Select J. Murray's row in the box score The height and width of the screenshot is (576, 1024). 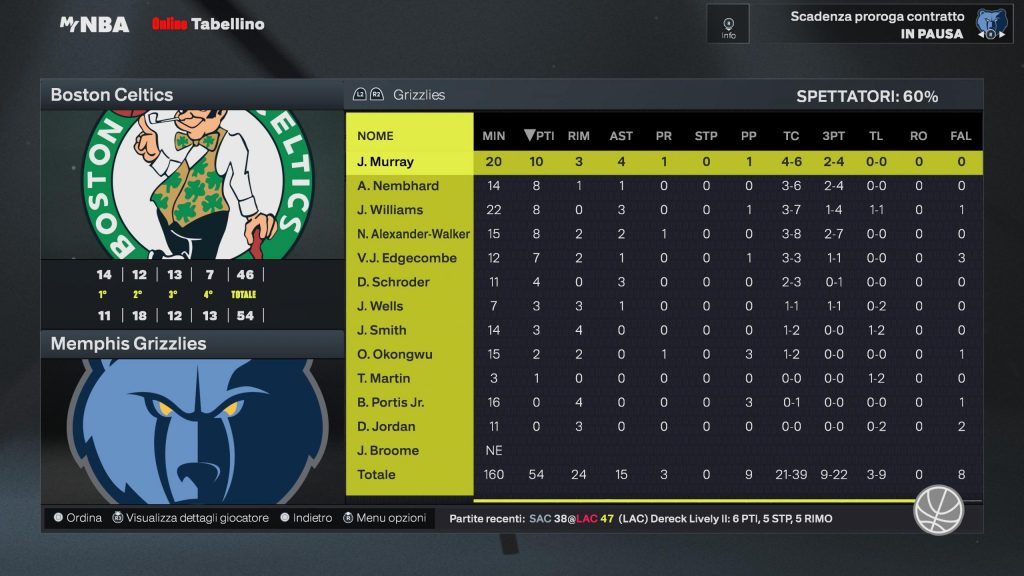tap(410, 162)
